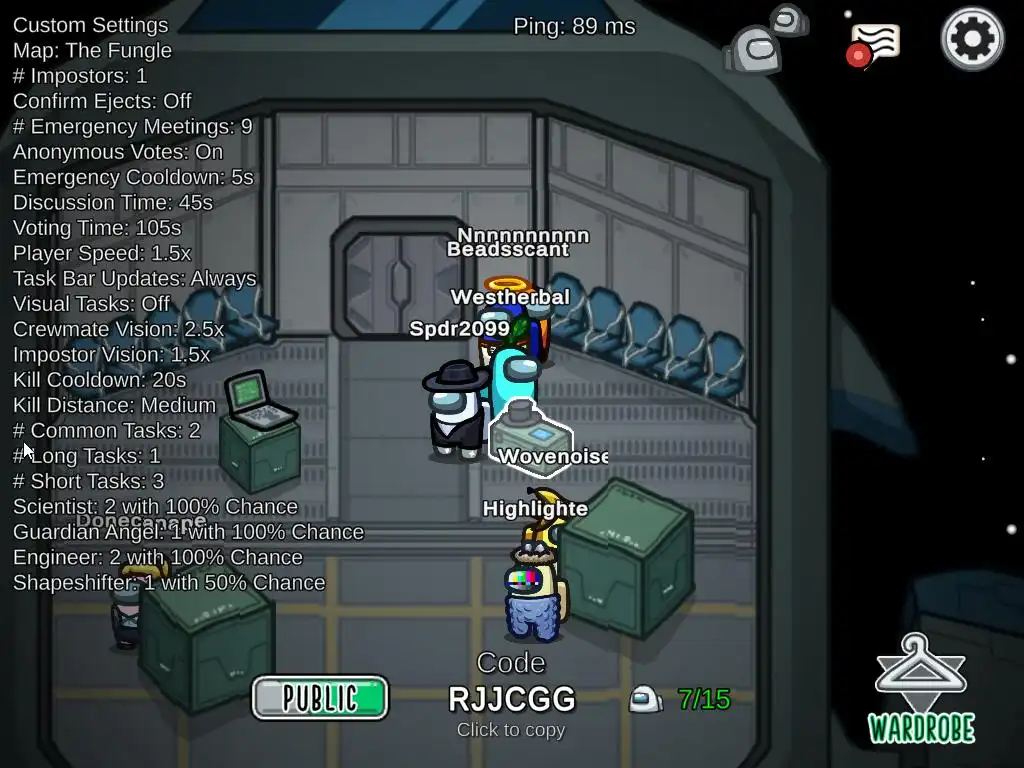
Task: Open the crewmate friends list icon
Action: tap(765, 39)
